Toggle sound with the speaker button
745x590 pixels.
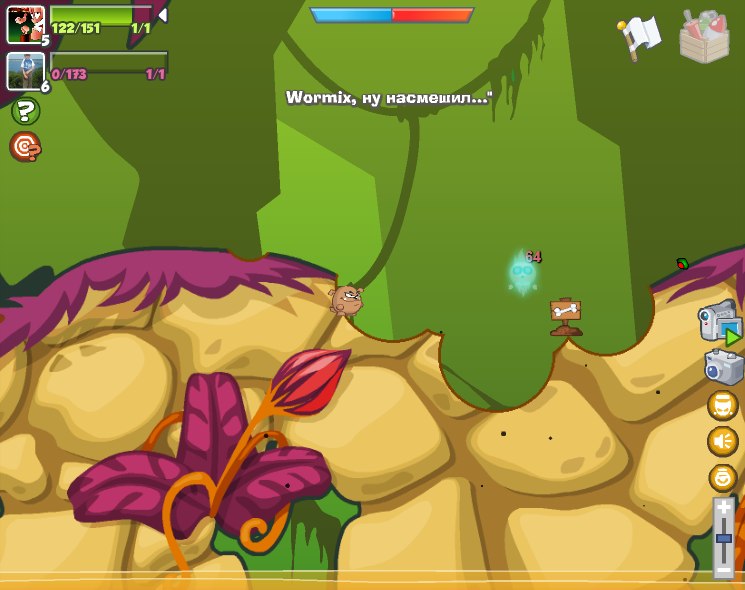(722, 441)
